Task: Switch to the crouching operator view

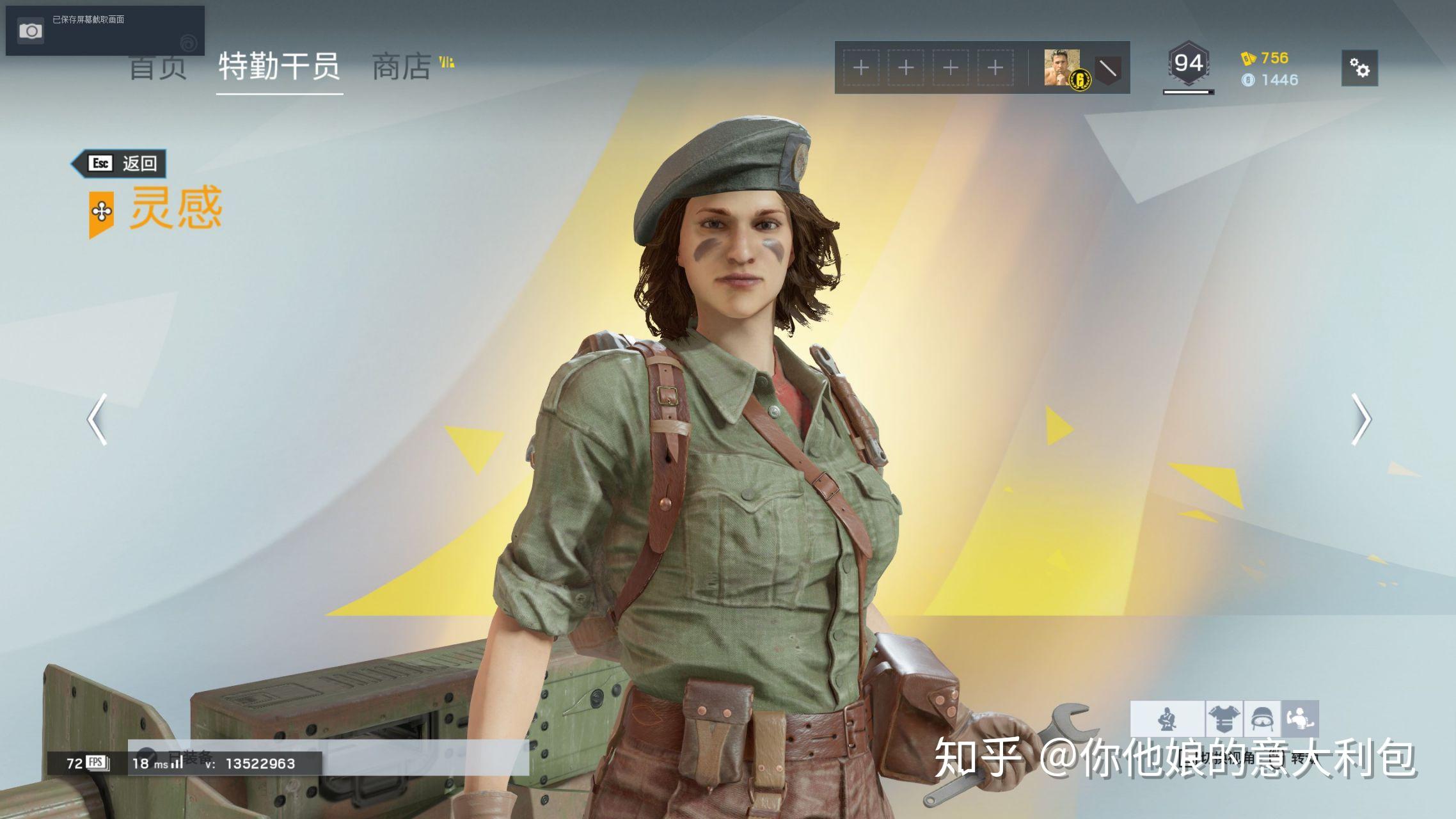Action: [1167, 719]
